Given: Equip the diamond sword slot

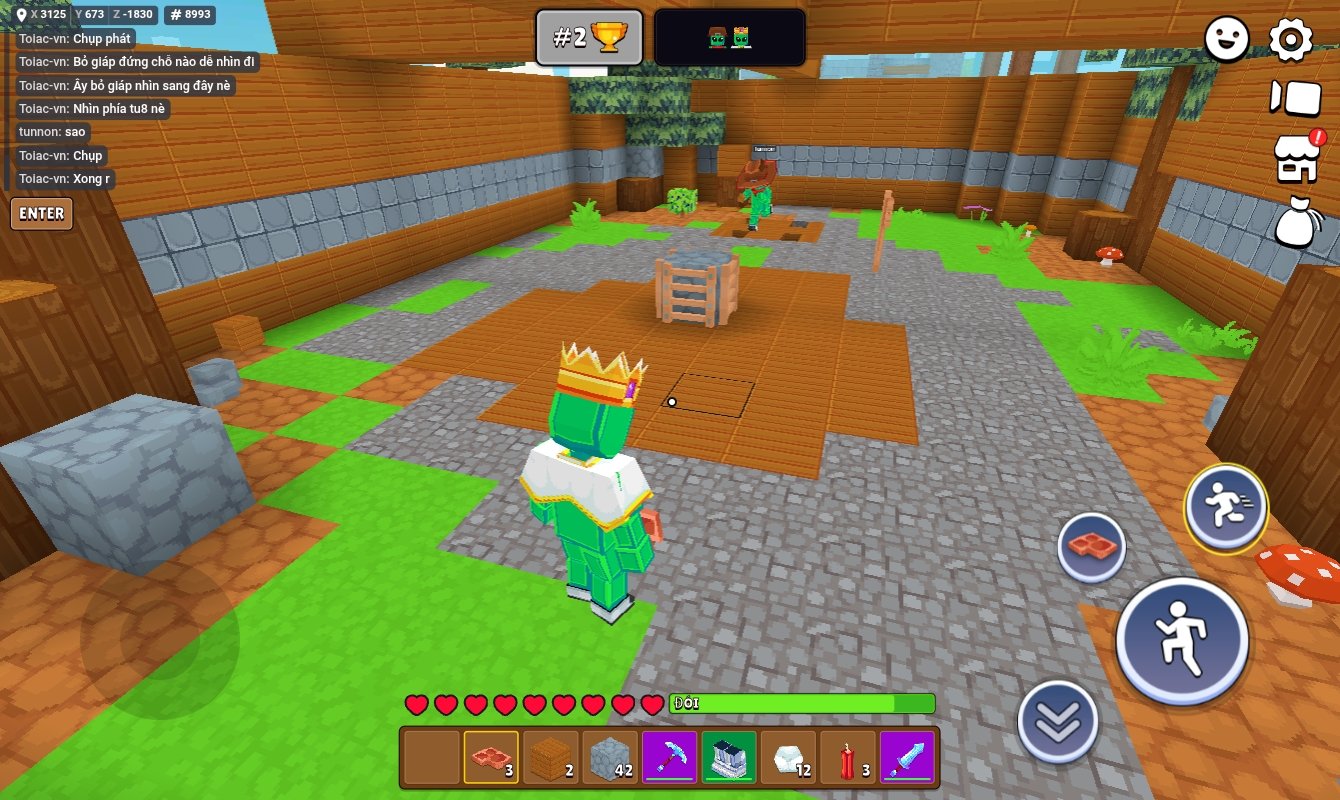Looking at the screenshot, I should coord(907,758).
